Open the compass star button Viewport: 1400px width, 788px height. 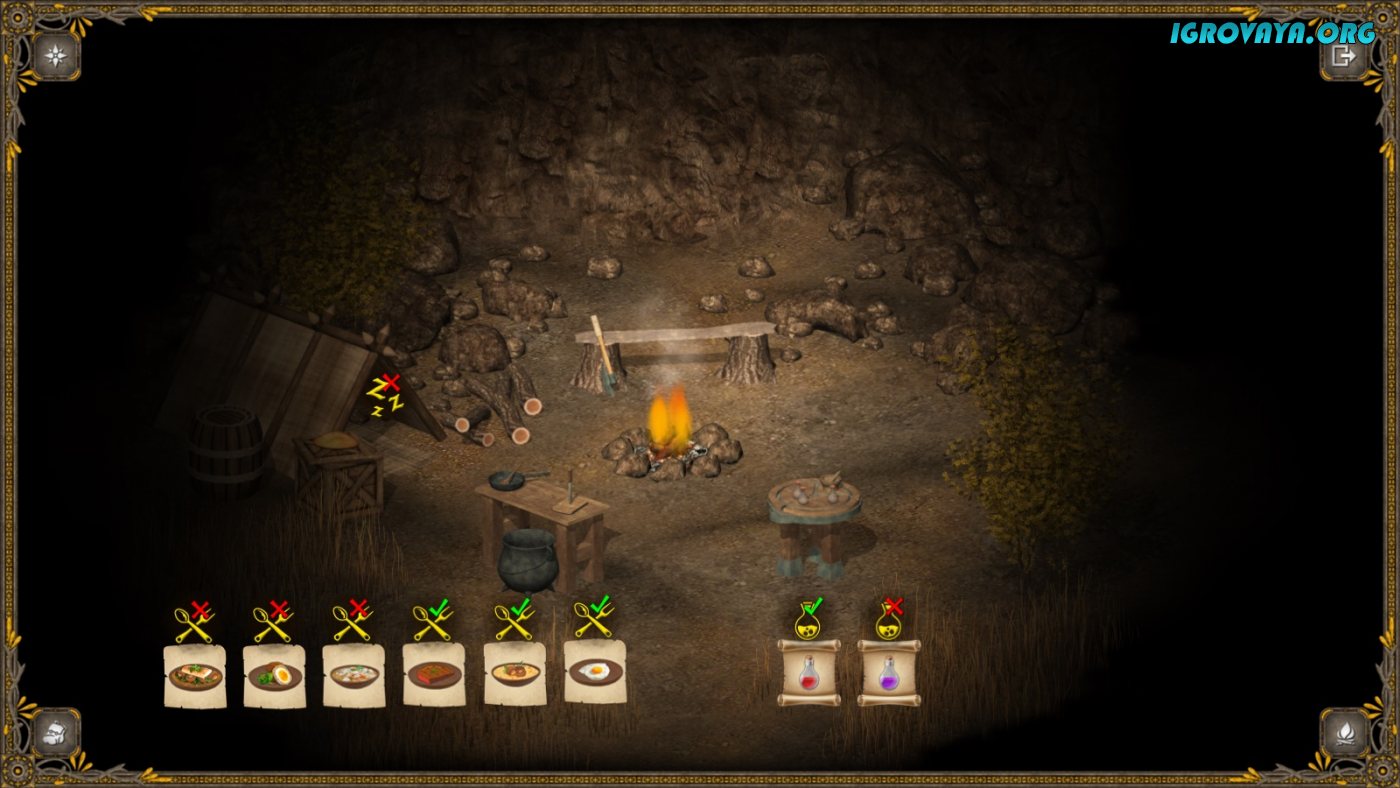tap(56, 56)
